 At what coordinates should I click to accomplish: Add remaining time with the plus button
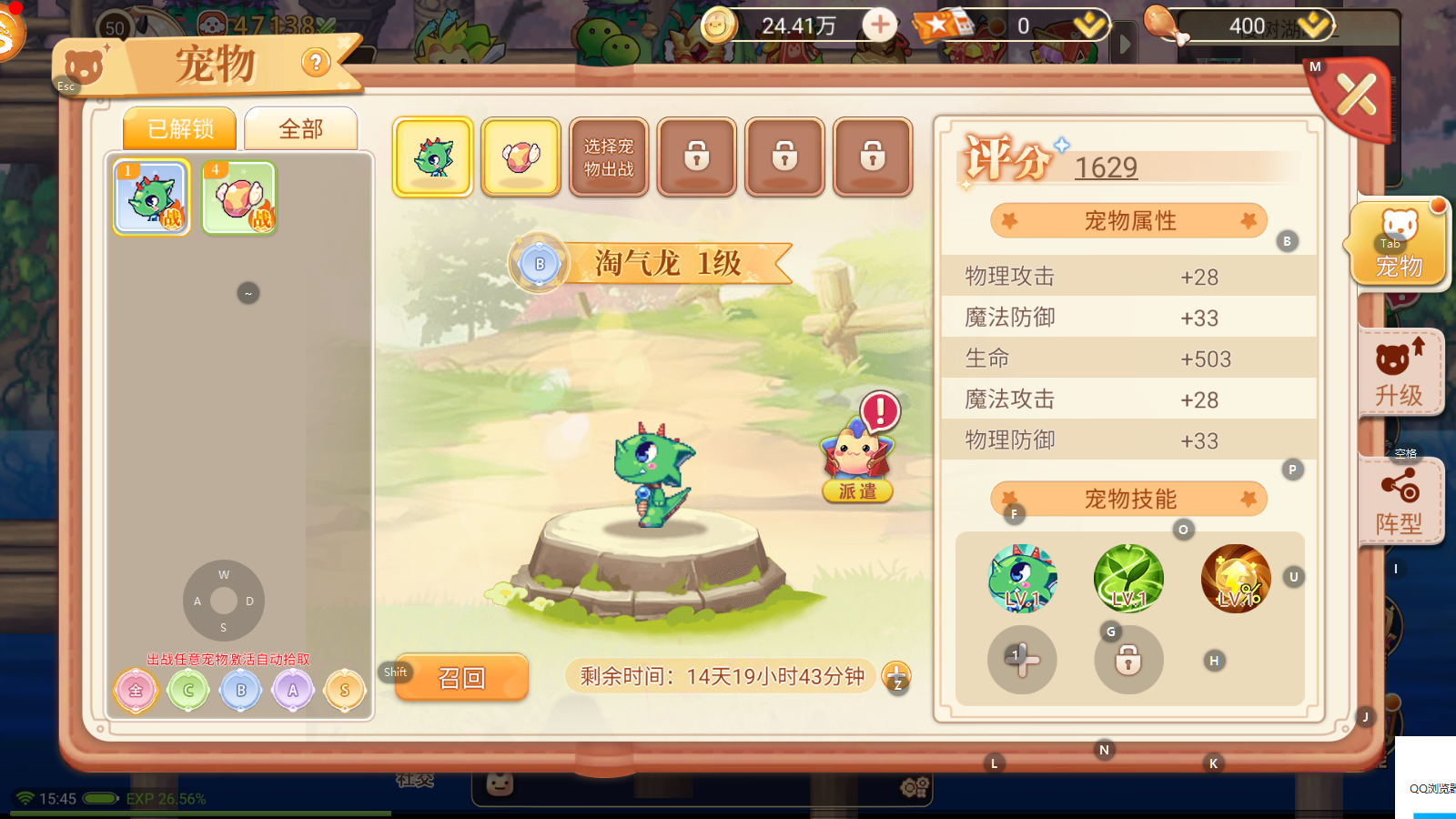pos(896,675)
